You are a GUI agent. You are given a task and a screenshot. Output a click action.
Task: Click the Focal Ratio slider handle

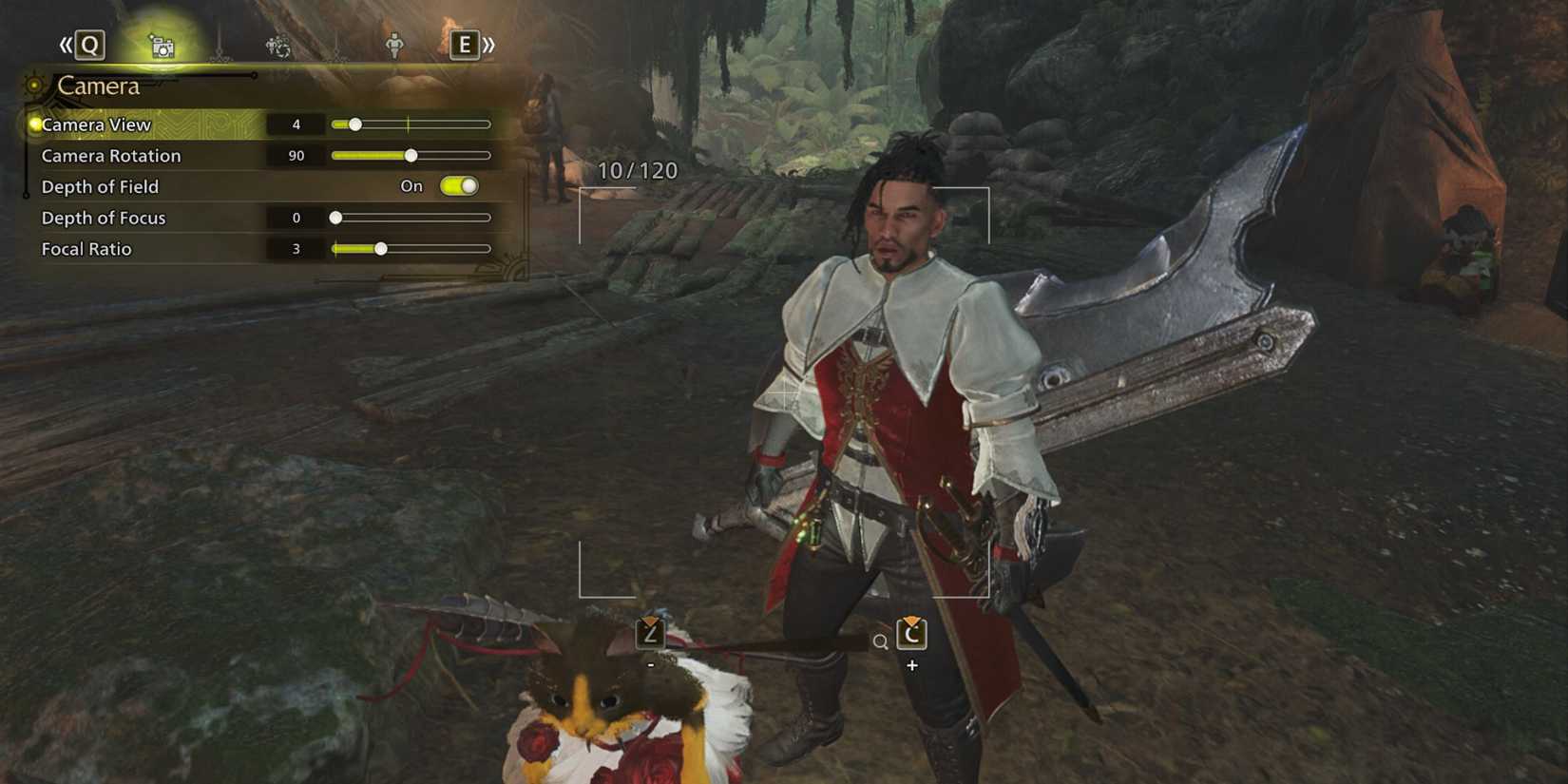point(380,248)
